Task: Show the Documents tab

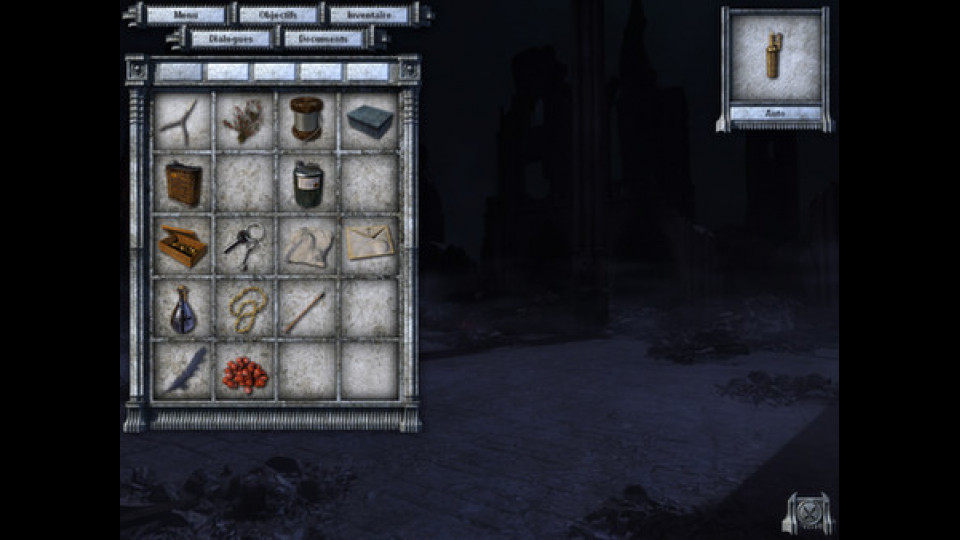Action: pos(323,39)
